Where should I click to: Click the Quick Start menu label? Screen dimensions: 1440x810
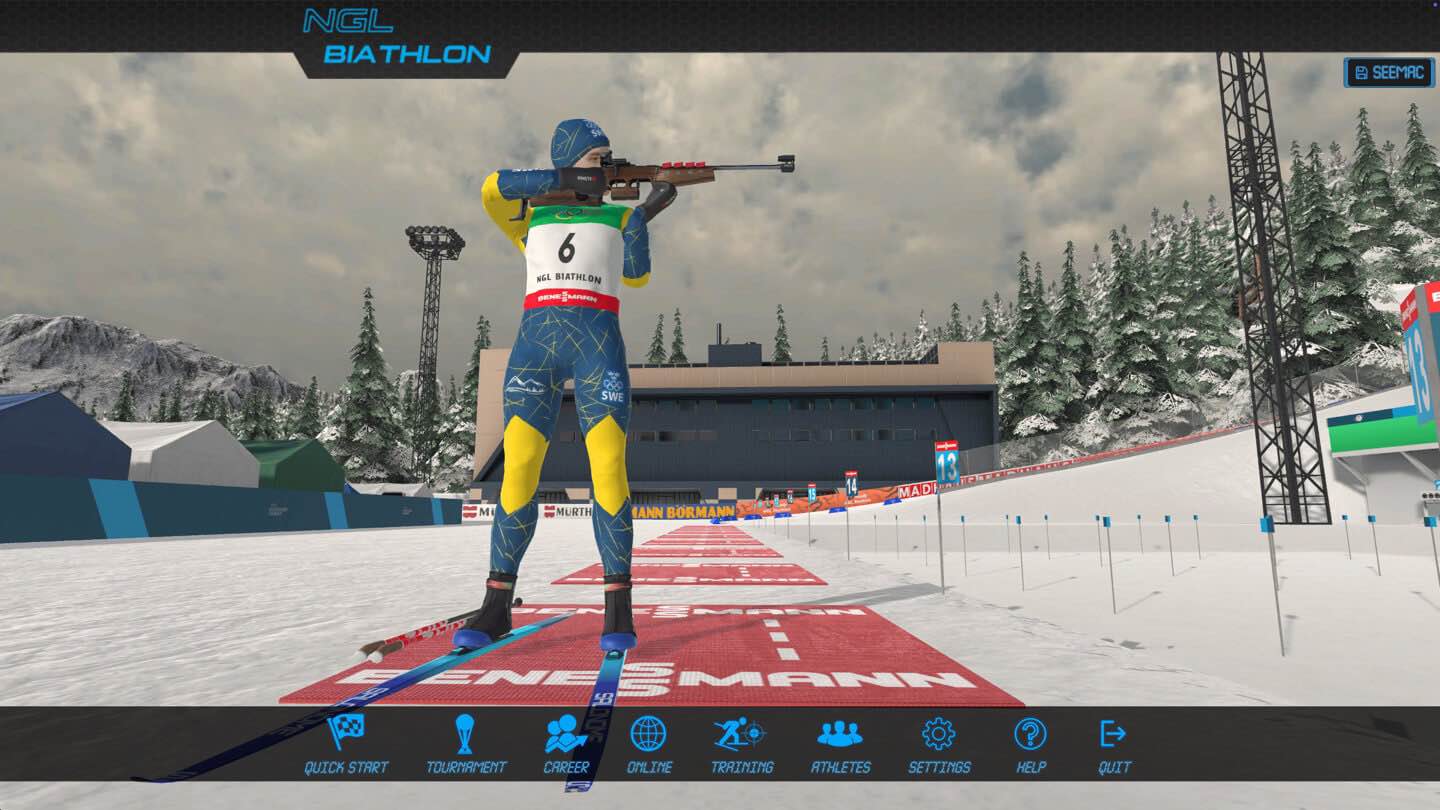coord(347,766)
